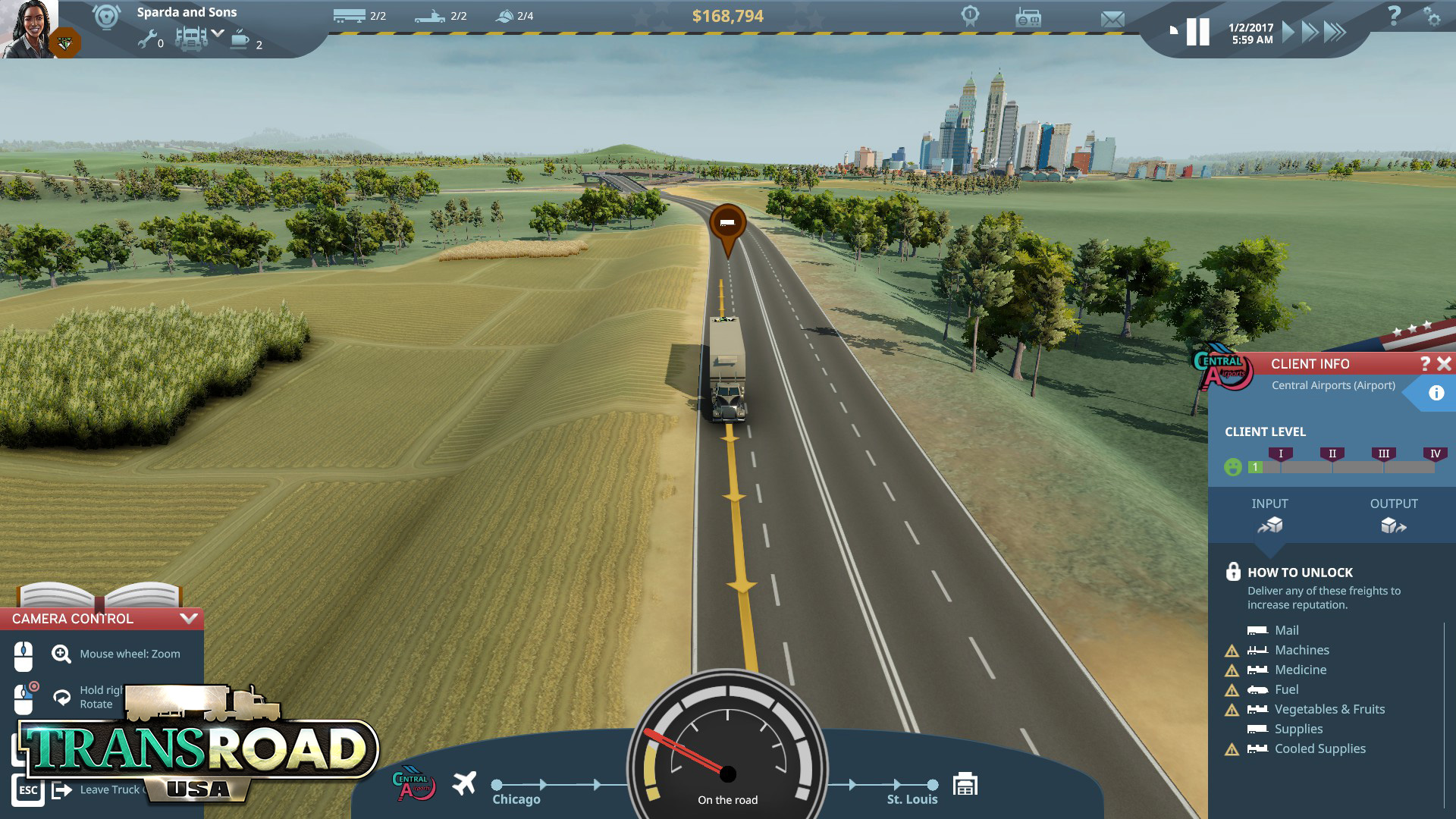Click the Leave Truck exit button
The height and width of the screenshot is (819, 1456).
click(62, 790)
